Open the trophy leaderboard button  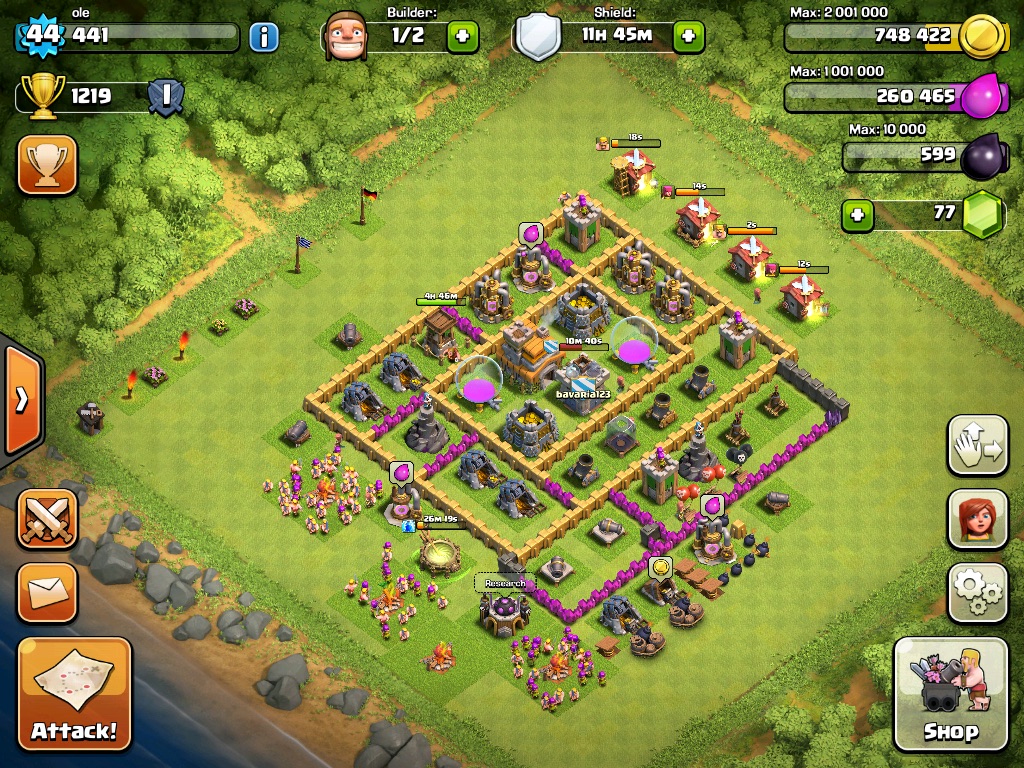click(x=47, y=165)
